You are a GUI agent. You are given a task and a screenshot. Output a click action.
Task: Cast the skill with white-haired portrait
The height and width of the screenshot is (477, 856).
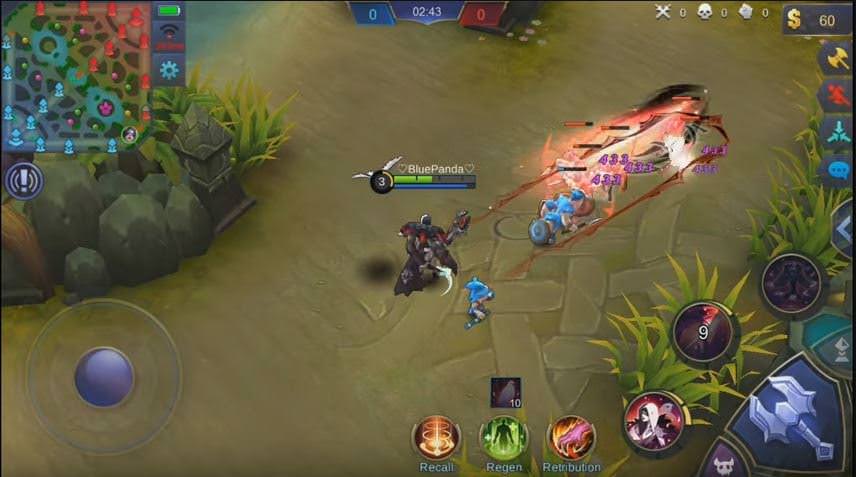(654, 420)
